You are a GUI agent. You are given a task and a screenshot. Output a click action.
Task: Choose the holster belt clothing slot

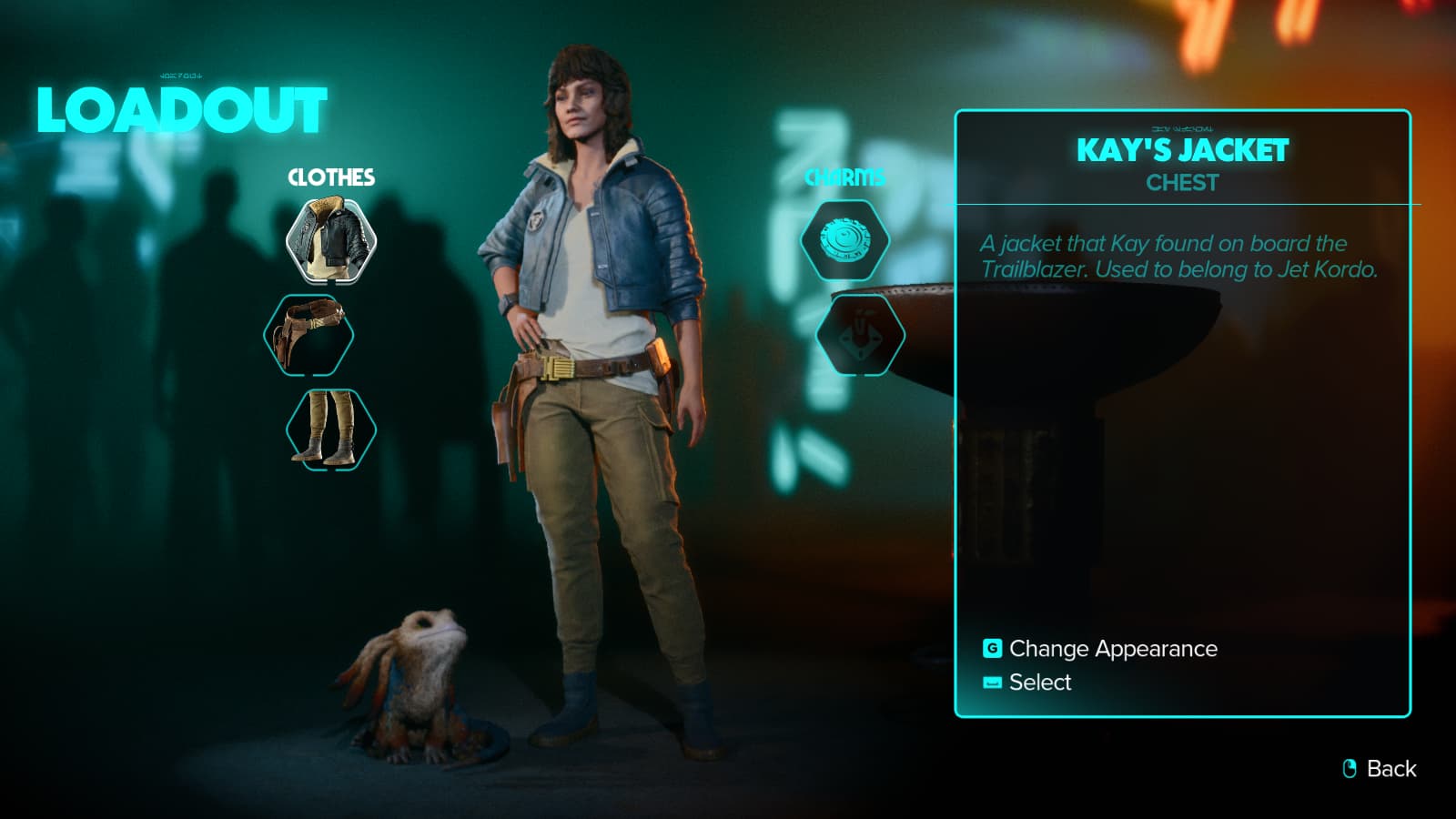(309, 336)
